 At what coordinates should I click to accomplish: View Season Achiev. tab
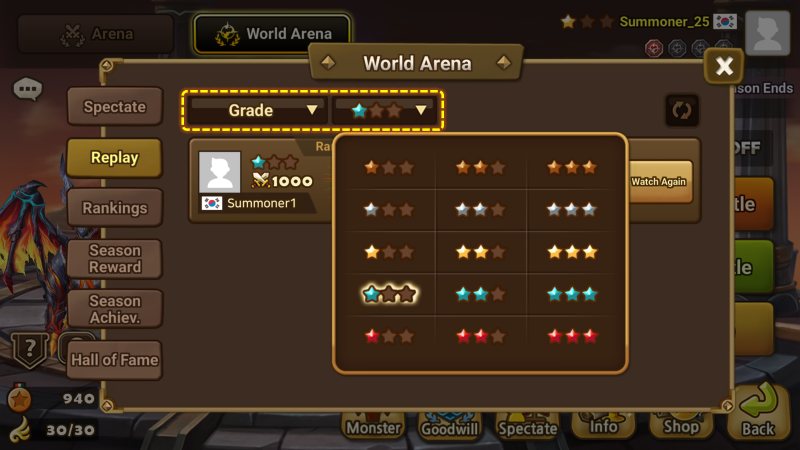[114, 309]
